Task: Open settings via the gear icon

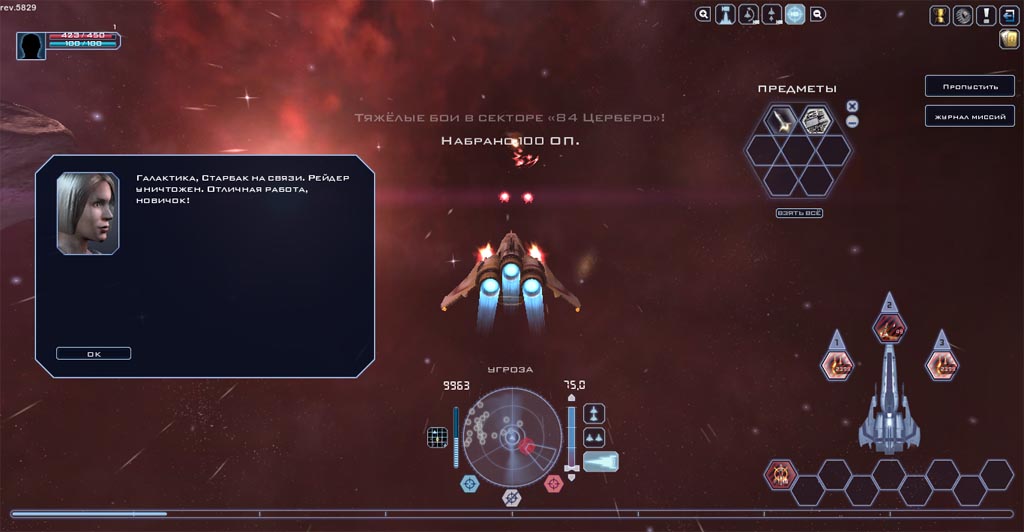Action: point(963,15)
